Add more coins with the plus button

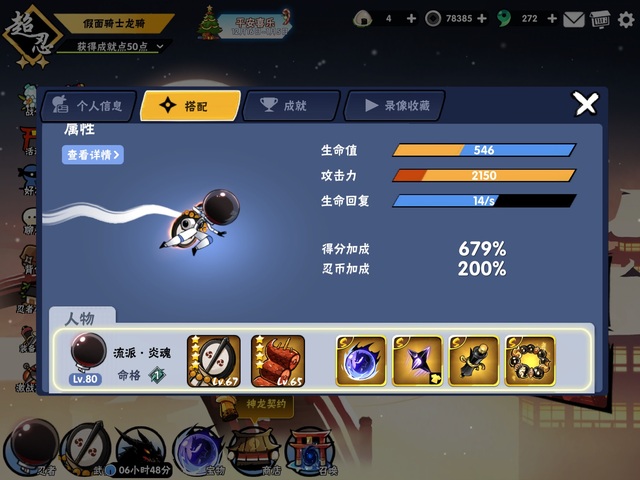click(483, 18)
